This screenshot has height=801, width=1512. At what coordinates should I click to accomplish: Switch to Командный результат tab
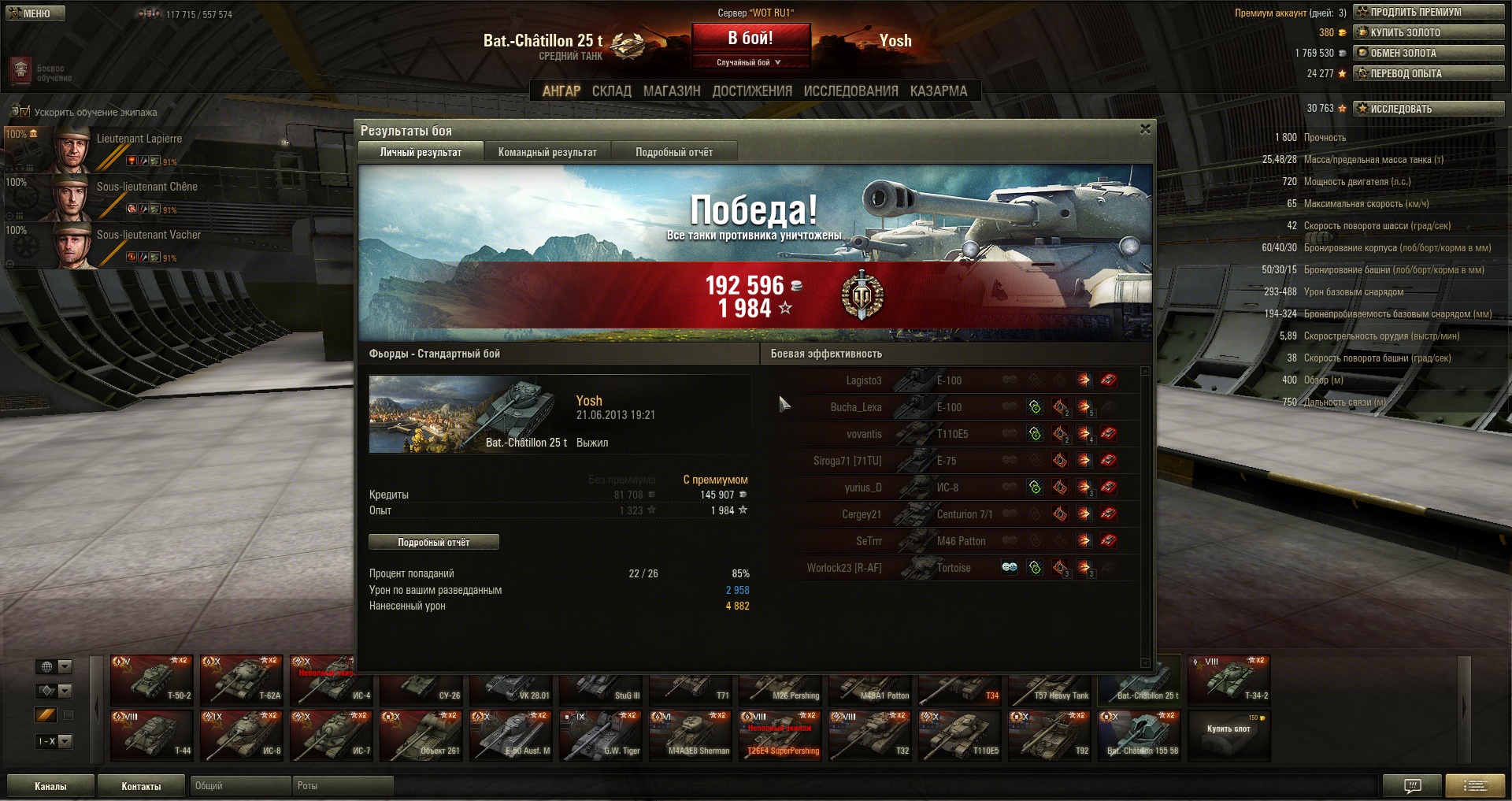(x=547, y=152)
